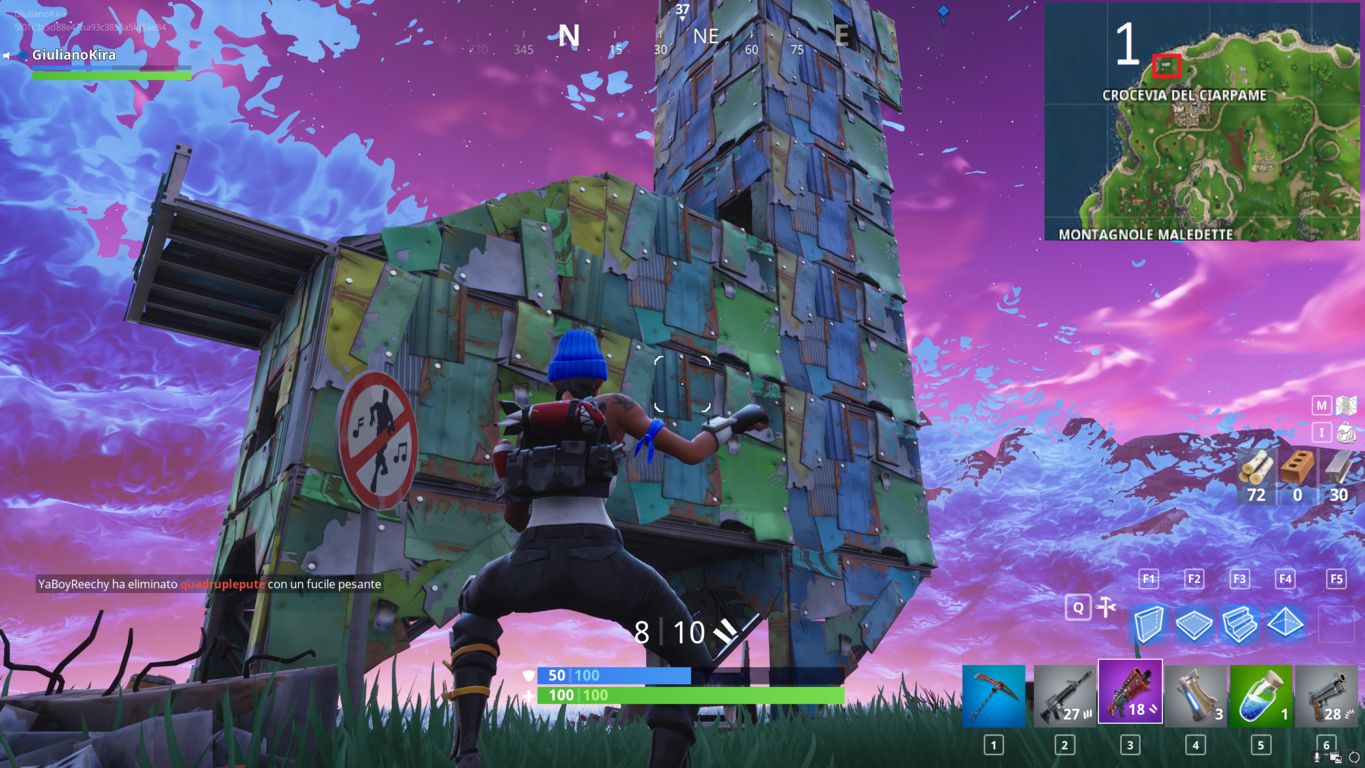
Task: Select the pickaxe in hotbar slot 1
Action: point(993,696)
